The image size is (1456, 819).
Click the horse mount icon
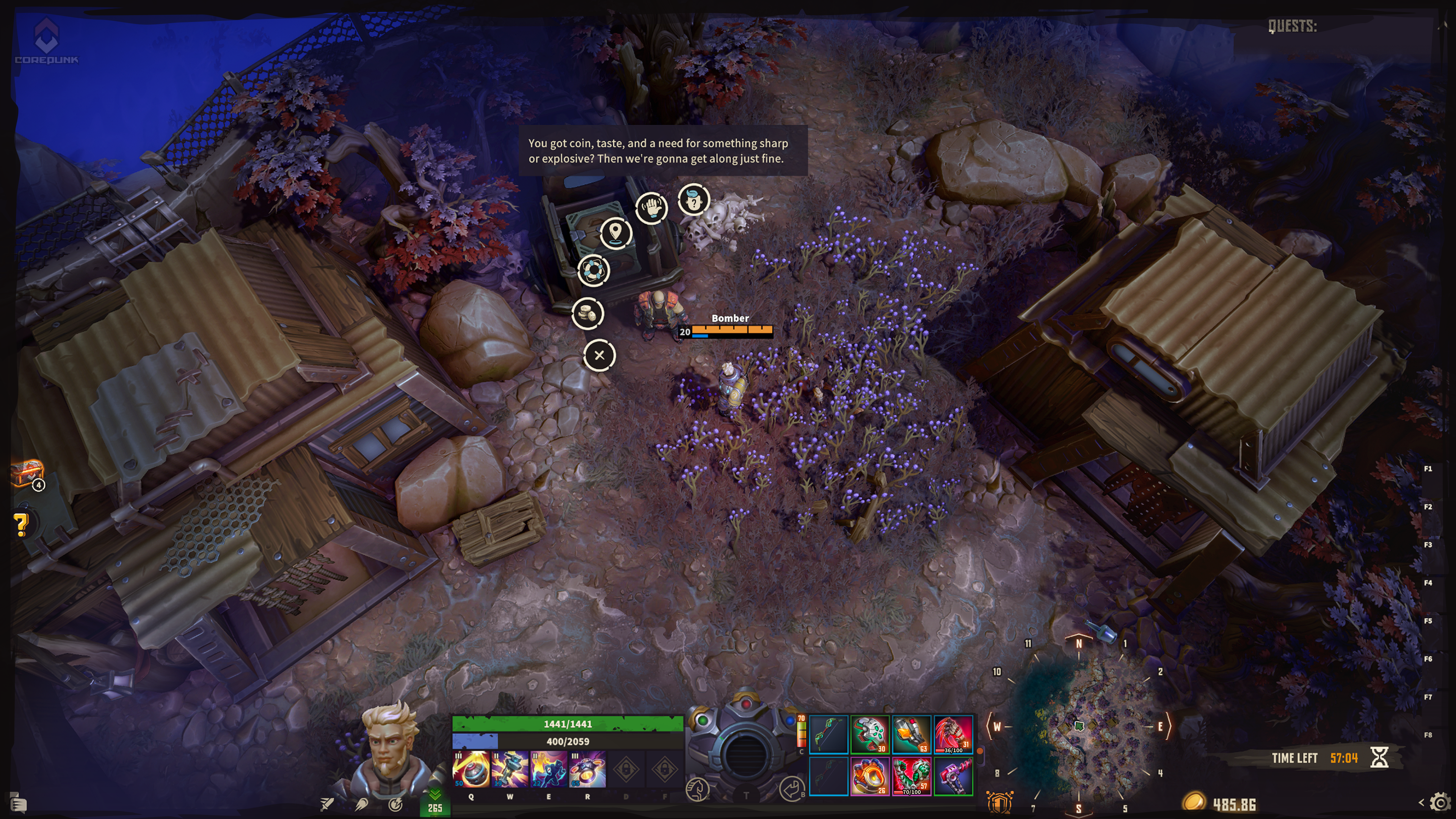(x=698, y=789)
